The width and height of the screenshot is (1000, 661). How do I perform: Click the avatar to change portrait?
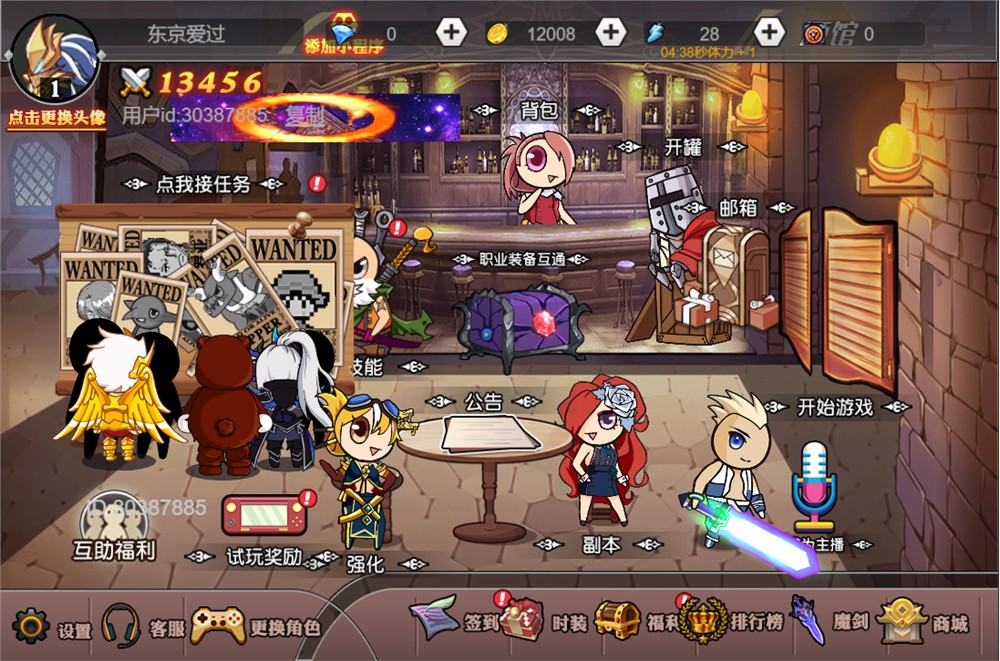point(55,62)
